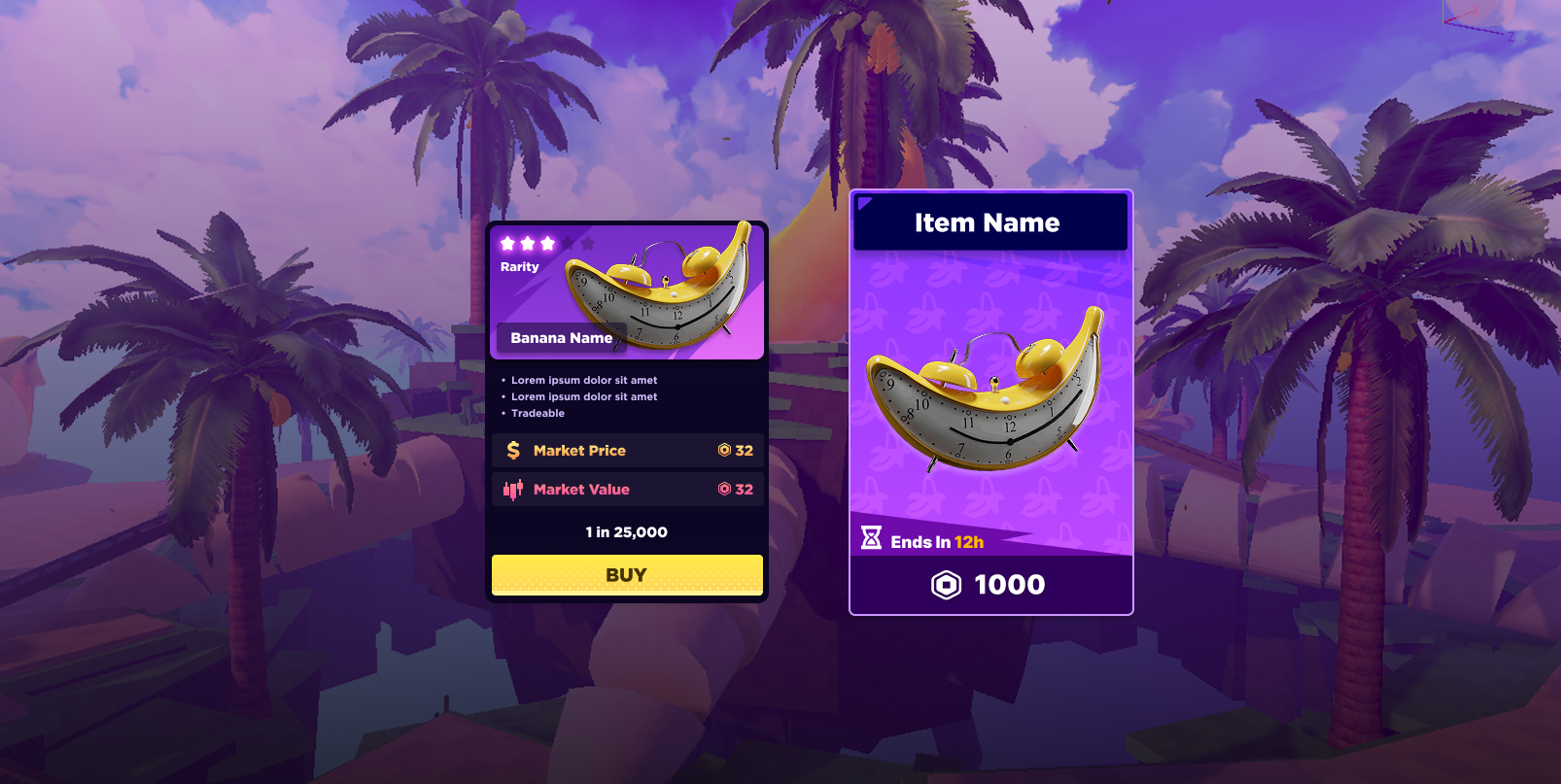
Task: Click the 1000 Robux price bar
Action: [x=990, y=585]
